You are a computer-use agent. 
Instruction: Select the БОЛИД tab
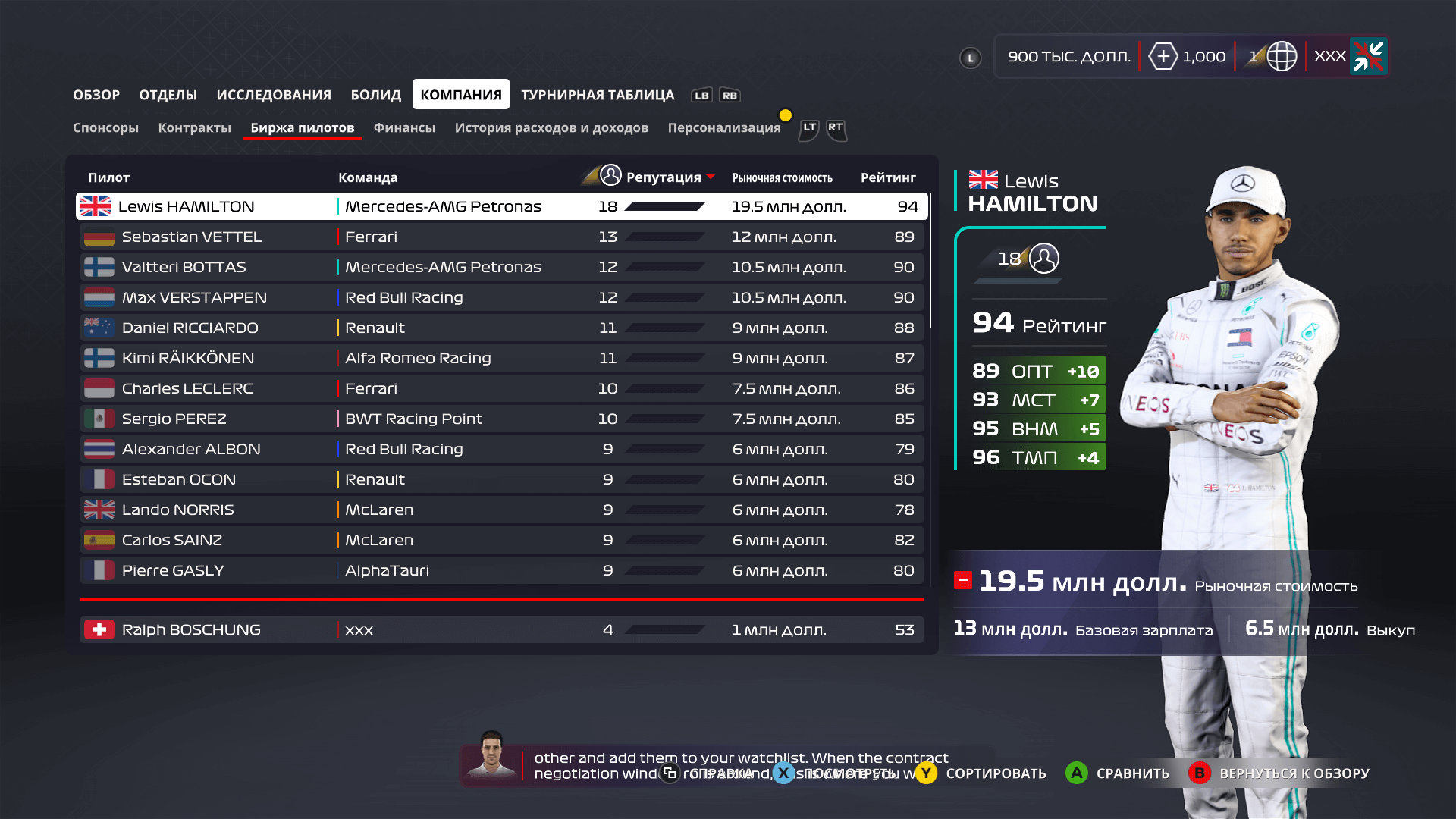coord(375,95)
